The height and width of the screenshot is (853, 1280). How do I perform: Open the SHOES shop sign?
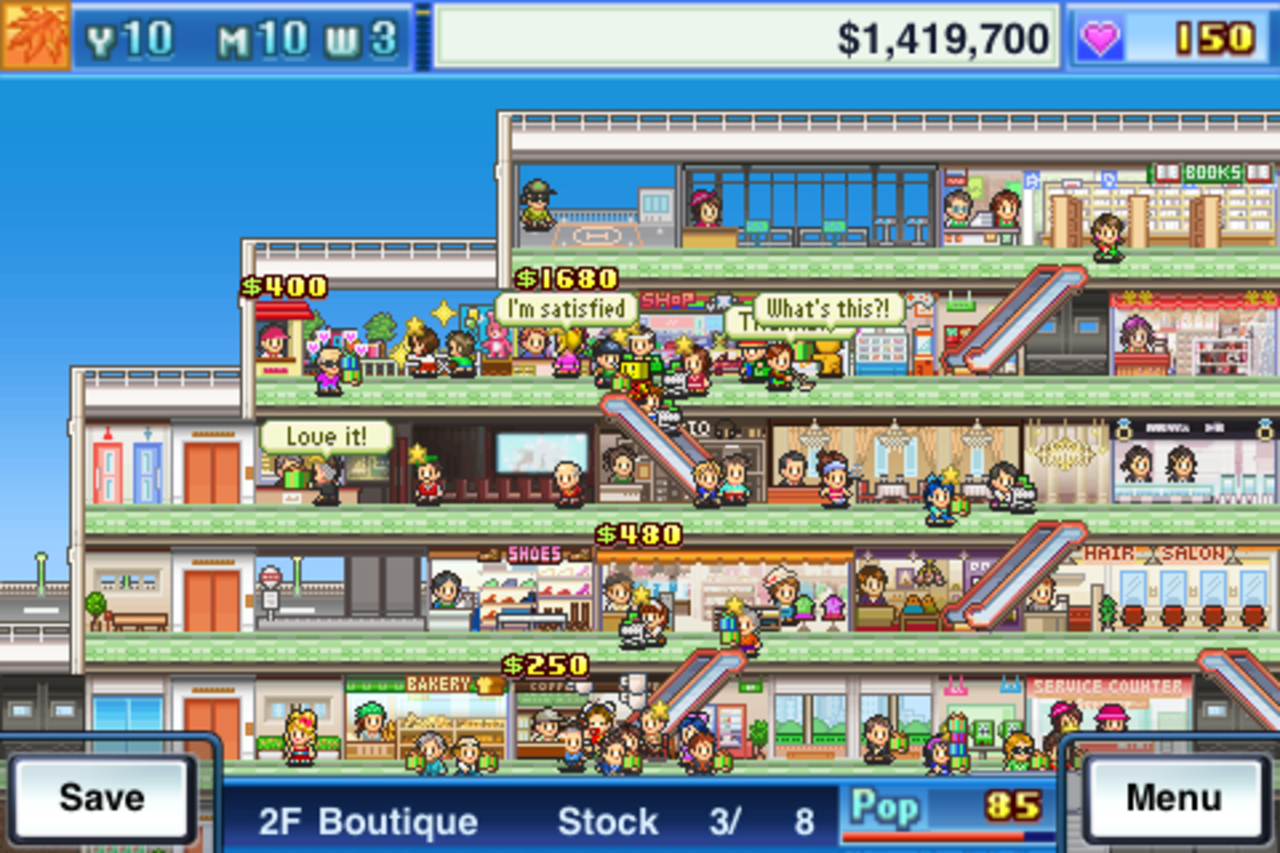(534, 553)
